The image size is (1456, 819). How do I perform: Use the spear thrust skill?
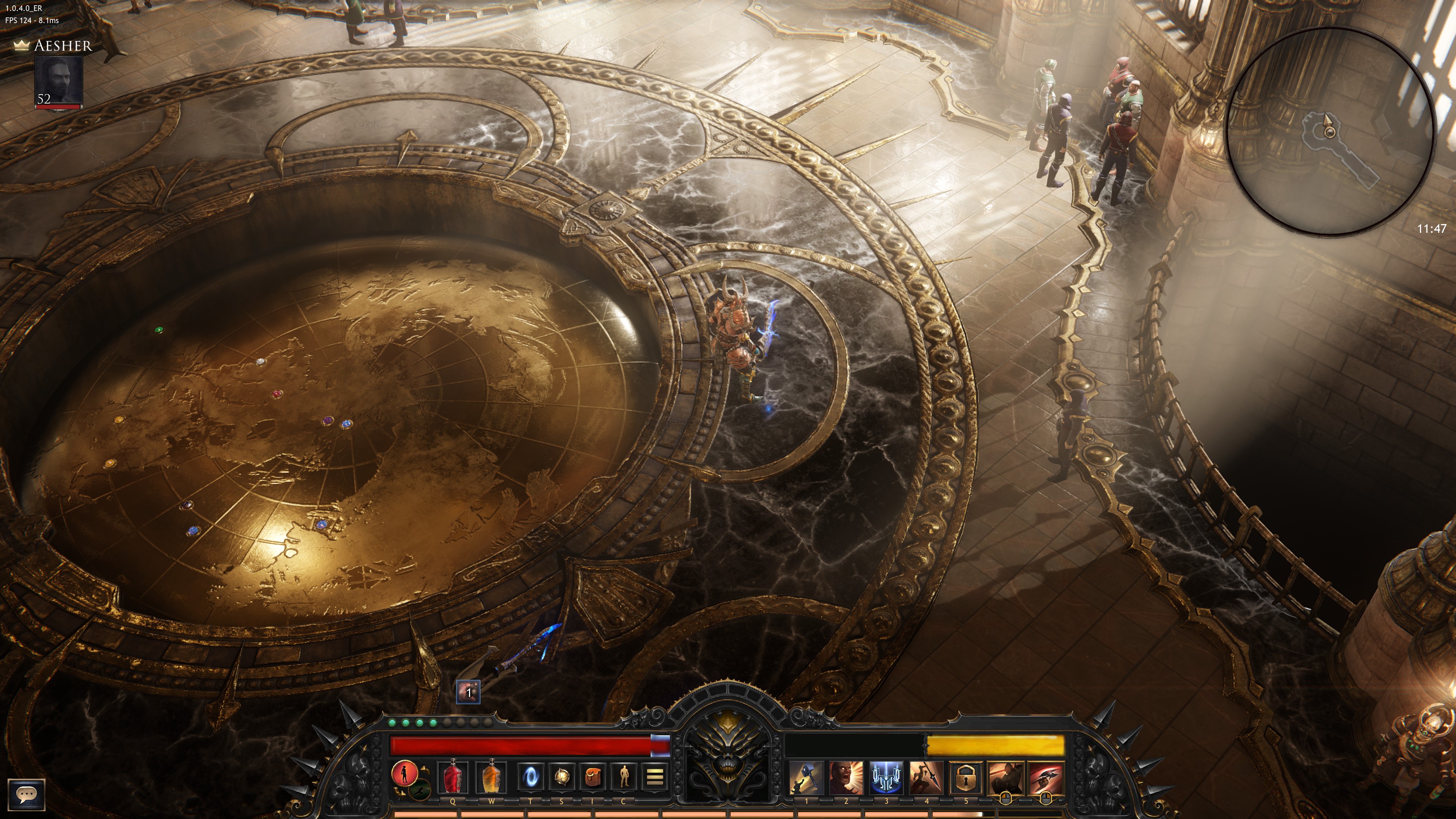coord(926,778)
